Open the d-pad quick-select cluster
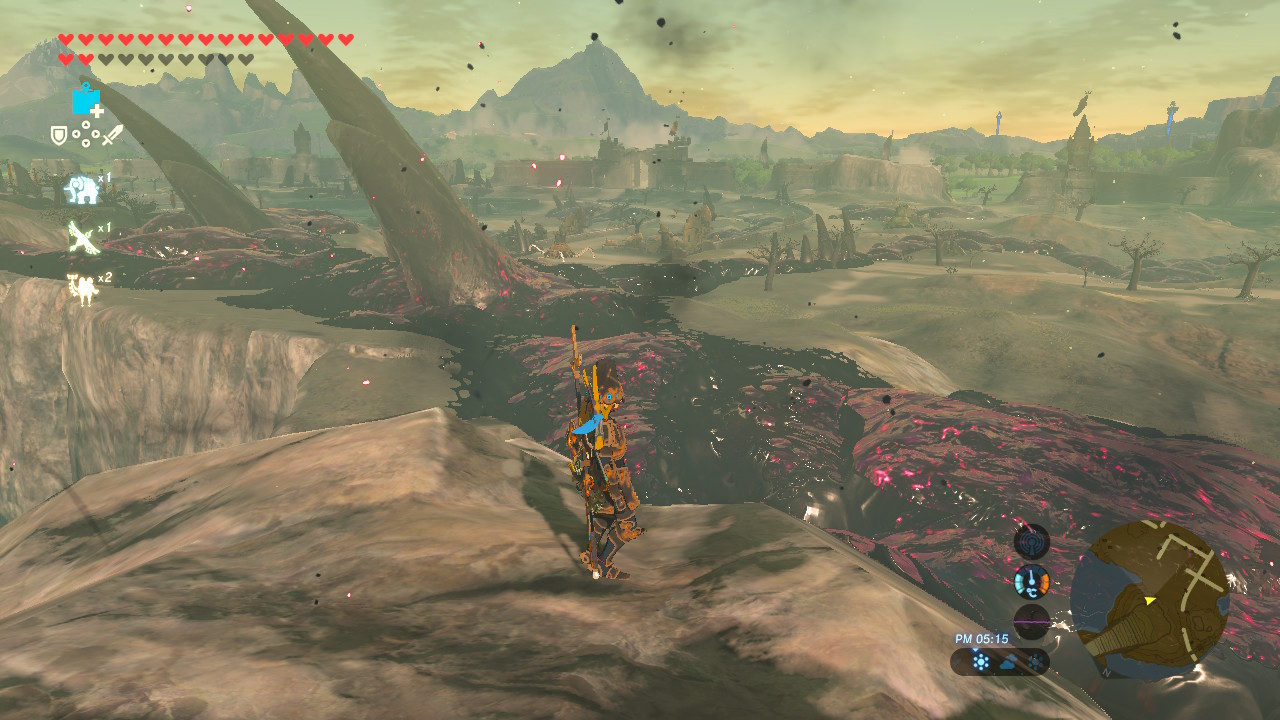The width and height of the screenshot is (1280, 720). [x=84, y=135]
